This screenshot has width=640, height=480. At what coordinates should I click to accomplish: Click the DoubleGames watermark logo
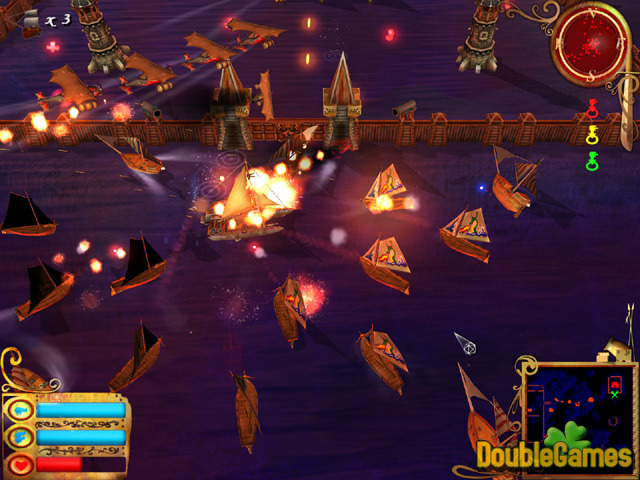pyautogui.click(x=553, y=455)
